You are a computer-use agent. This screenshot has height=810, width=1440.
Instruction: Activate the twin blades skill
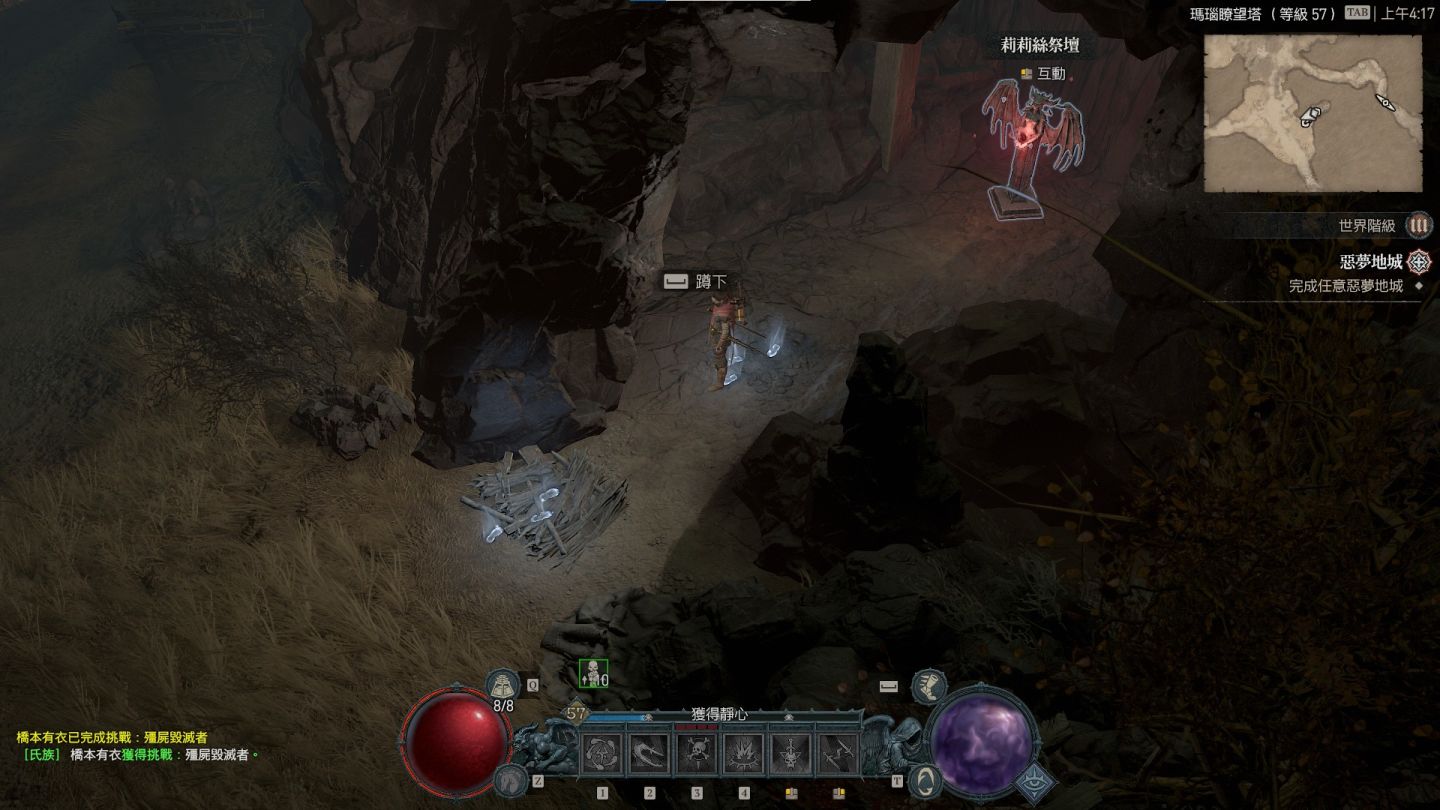point(838,754)
